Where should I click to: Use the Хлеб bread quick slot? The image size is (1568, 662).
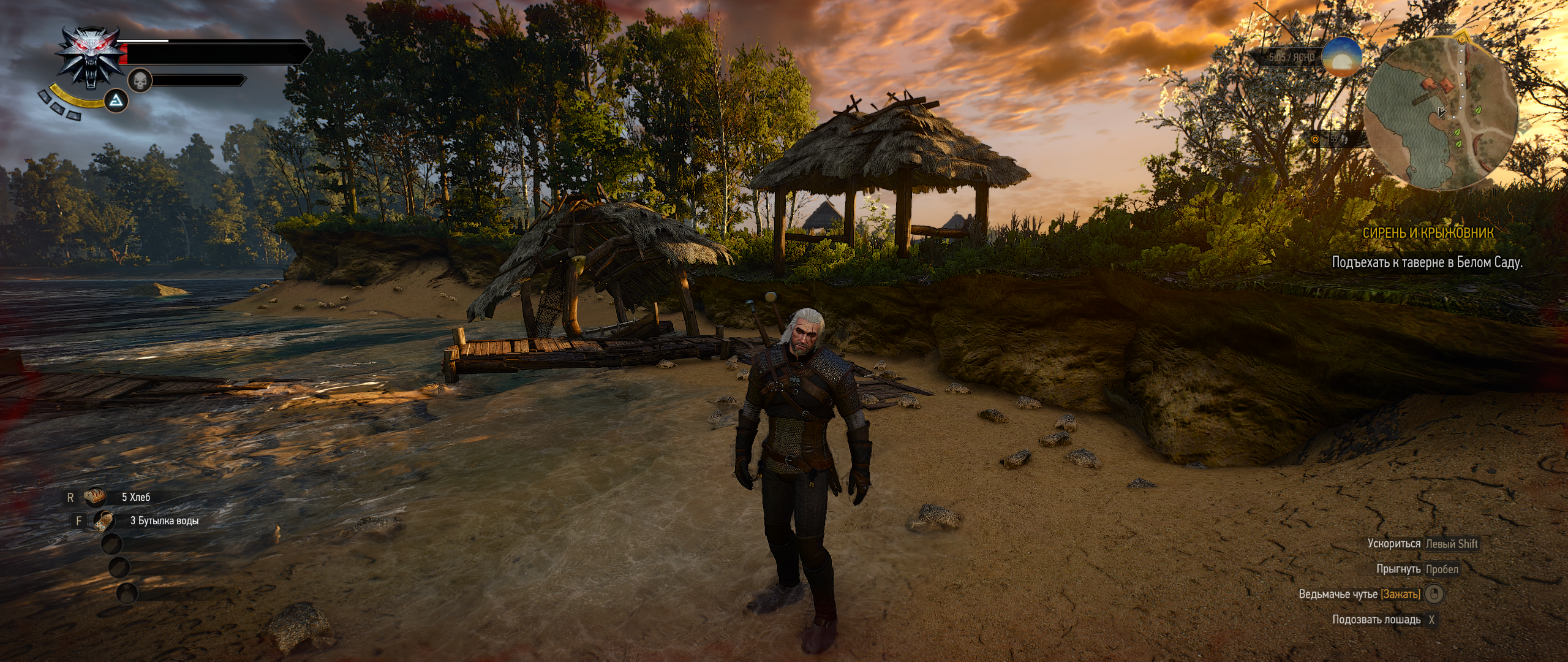click(x=96, y=497)
